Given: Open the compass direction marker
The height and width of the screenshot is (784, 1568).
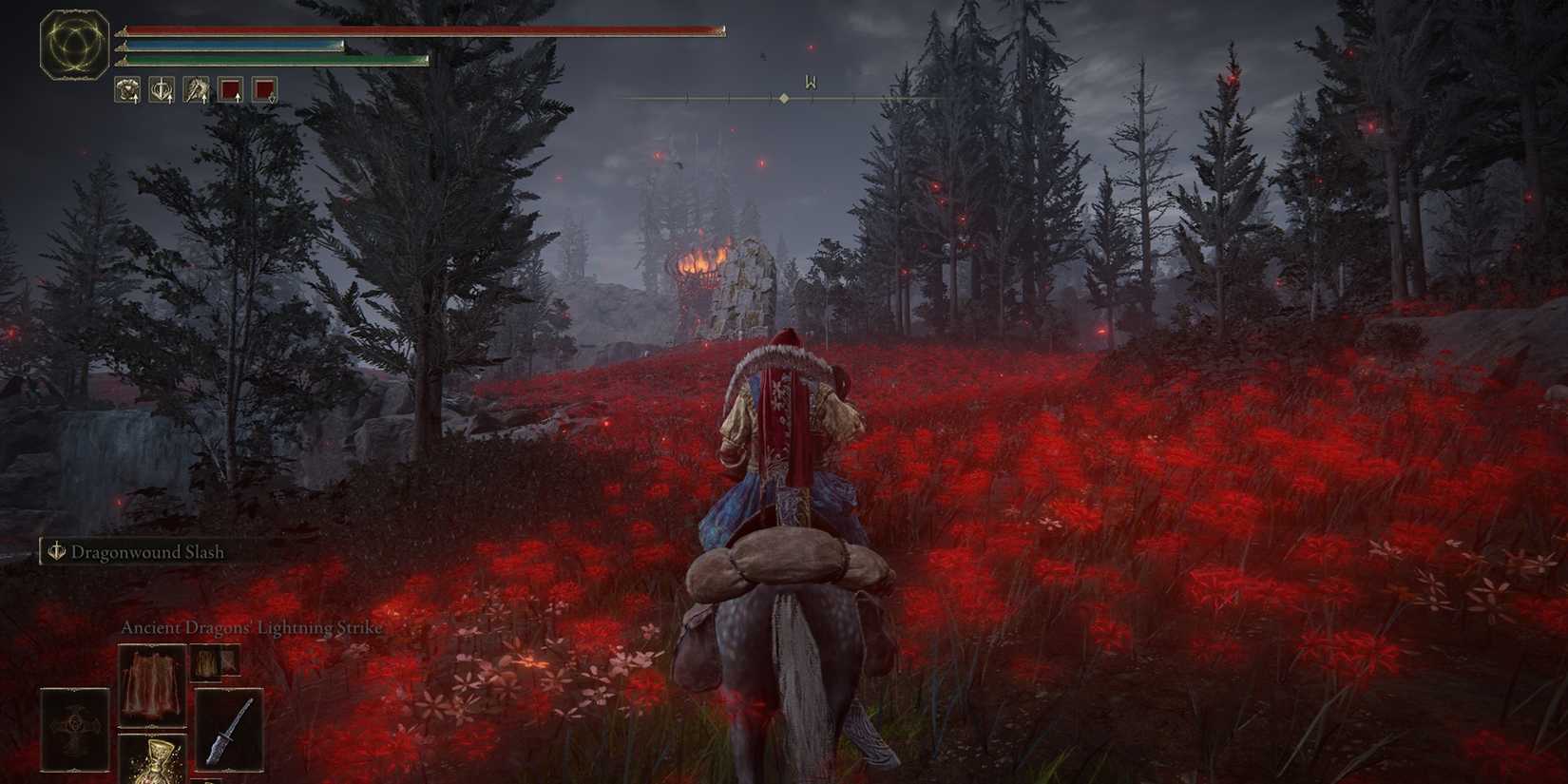Looking at the screenshot, I should point(783,96).
